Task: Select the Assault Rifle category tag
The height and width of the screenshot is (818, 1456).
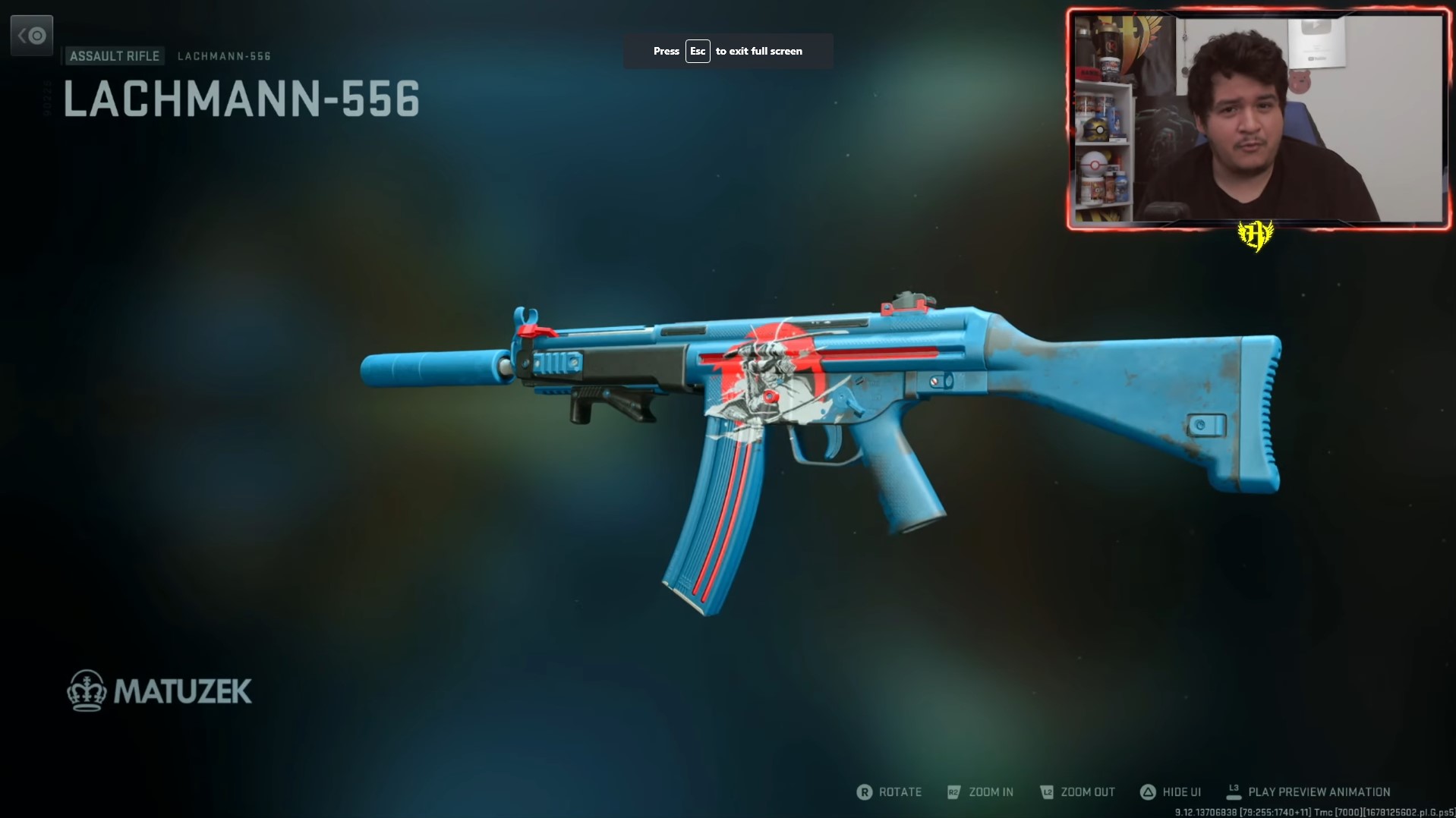Action: 115,56
